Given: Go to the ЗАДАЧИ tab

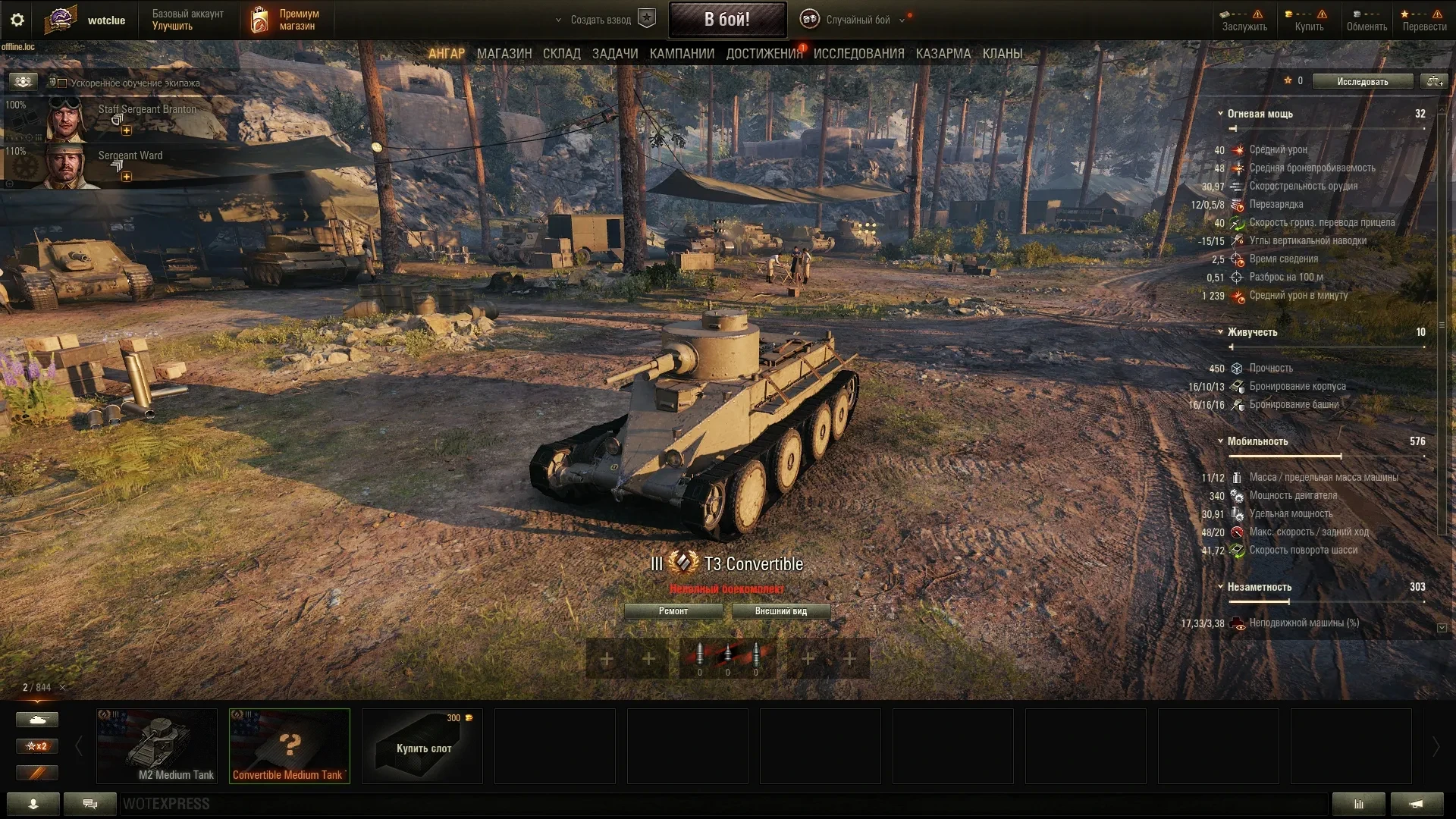Looking at the screenshot, I should point(614,54).
